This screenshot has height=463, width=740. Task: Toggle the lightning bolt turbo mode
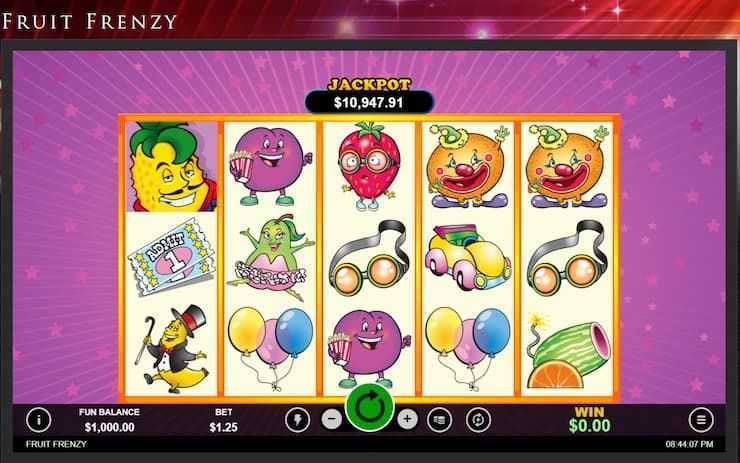(297, 420)
